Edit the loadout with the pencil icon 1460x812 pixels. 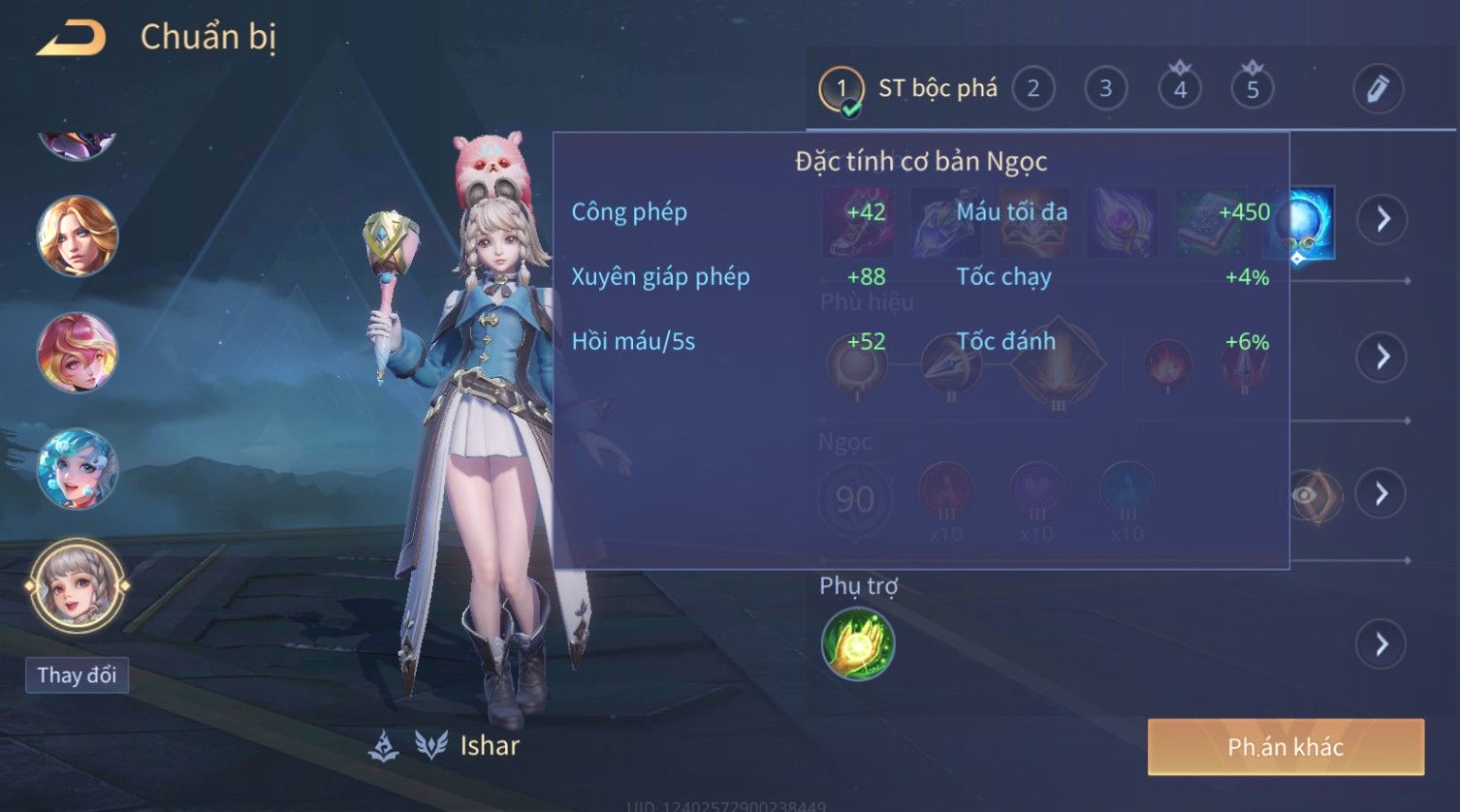click(1378, 89)
